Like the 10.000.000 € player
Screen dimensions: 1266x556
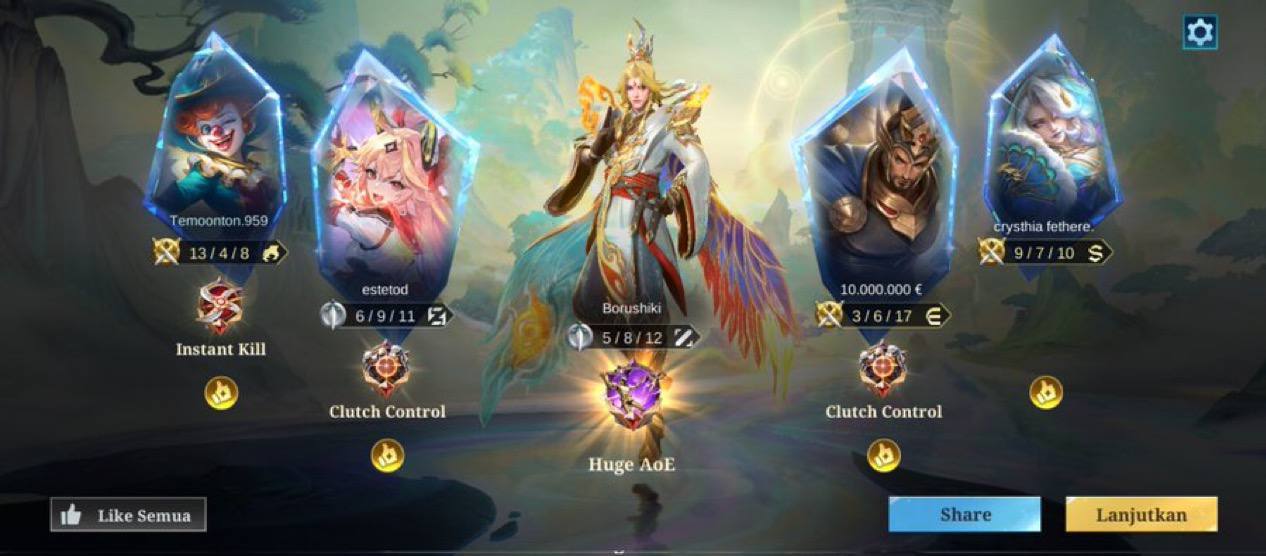883,456
